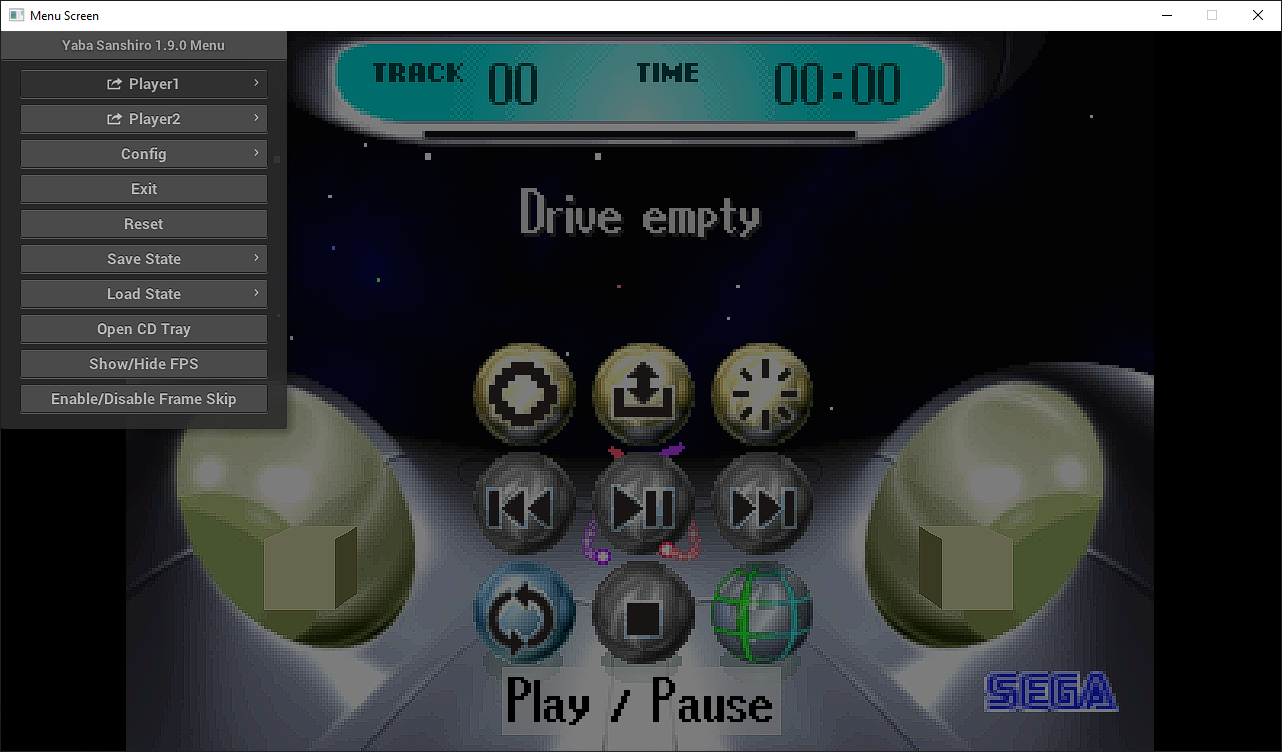Open the Player1 submenu
1282x752 pixels.
click(144, 84)
